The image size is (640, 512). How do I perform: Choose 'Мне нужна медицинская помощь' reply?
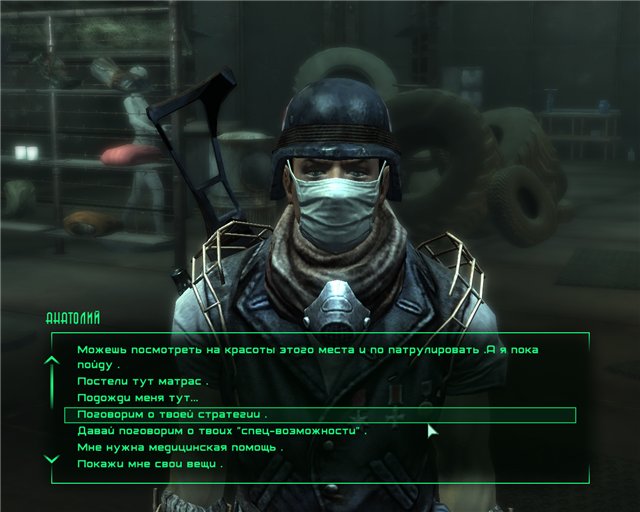pyautogui.click(x=179, y=447)
